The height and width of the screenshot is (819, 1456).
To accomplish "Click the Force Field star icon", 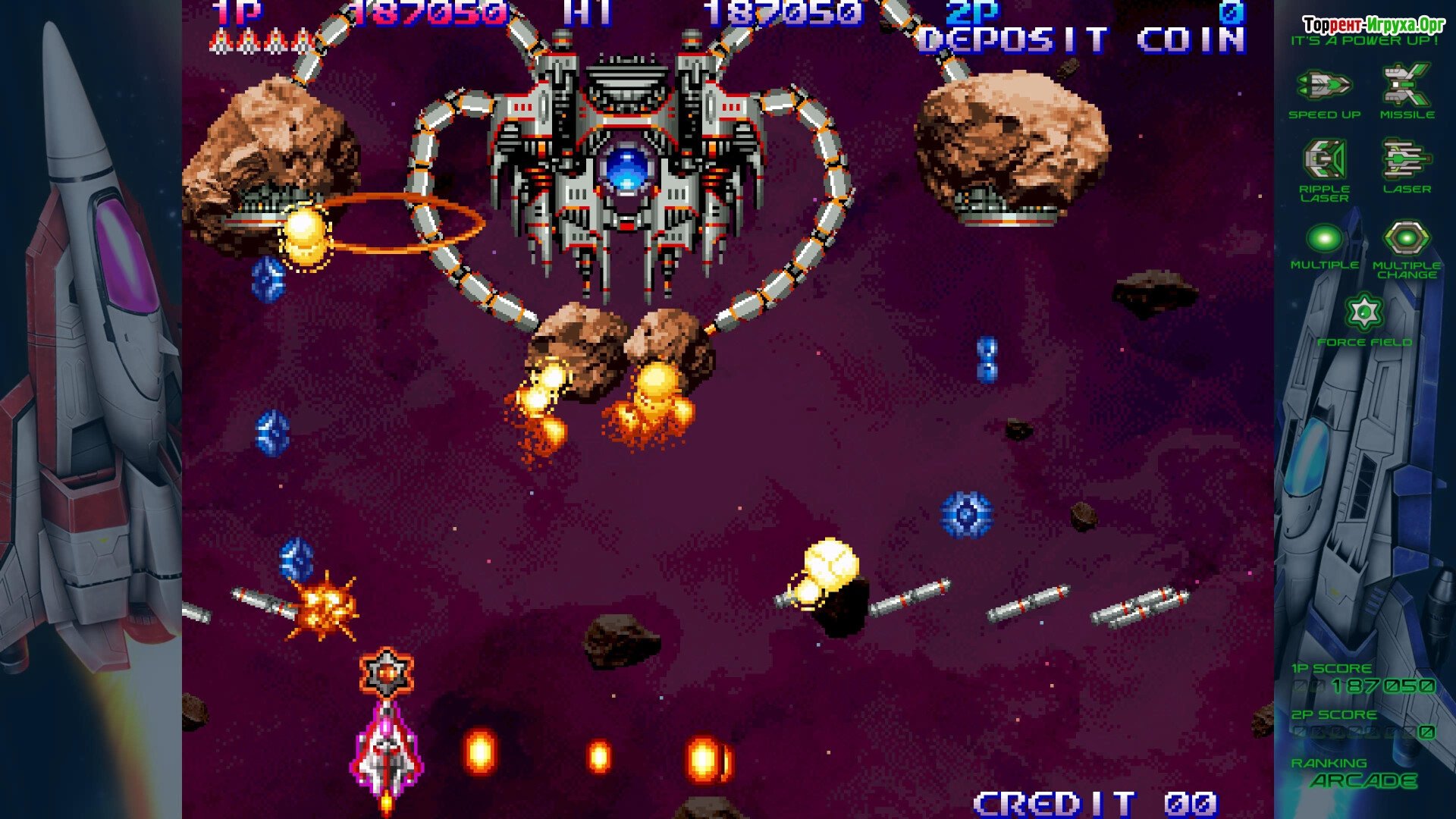I will (1364, 312).
